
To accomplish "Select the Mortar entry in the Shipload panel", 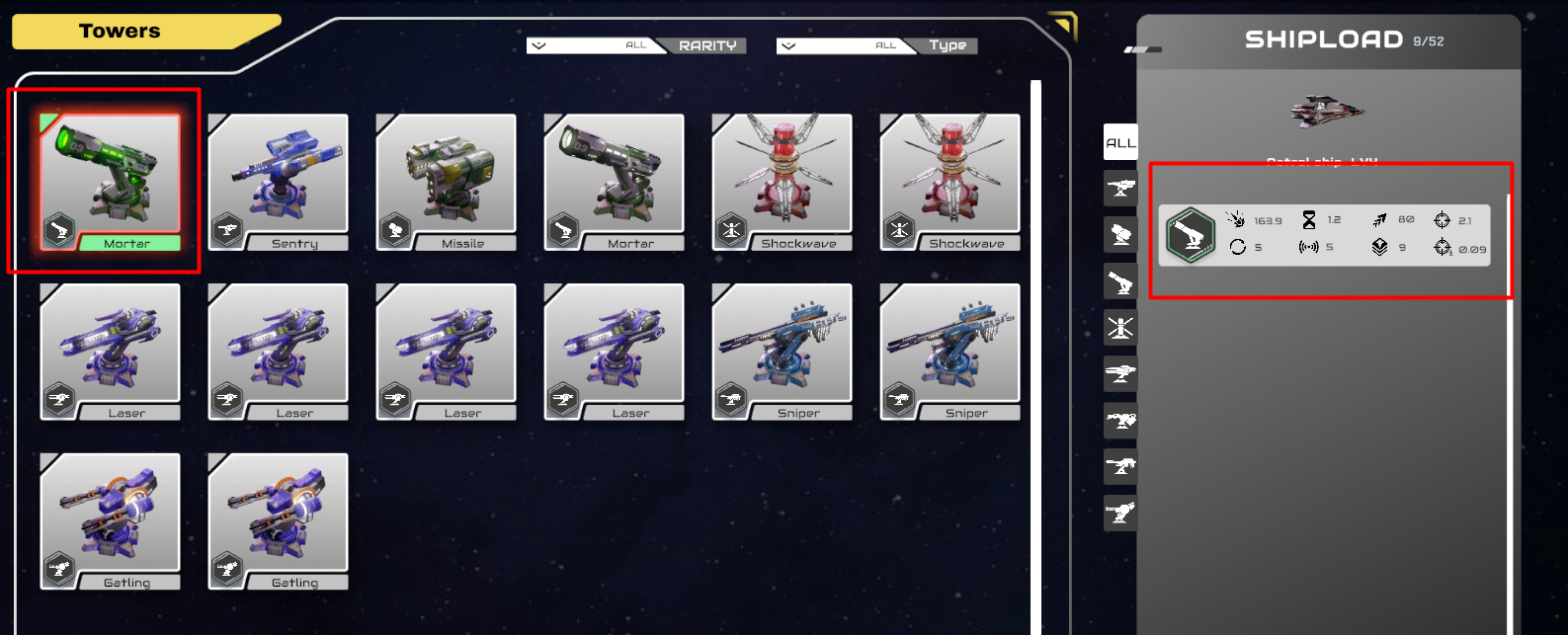I will [x=1324, y=234].
